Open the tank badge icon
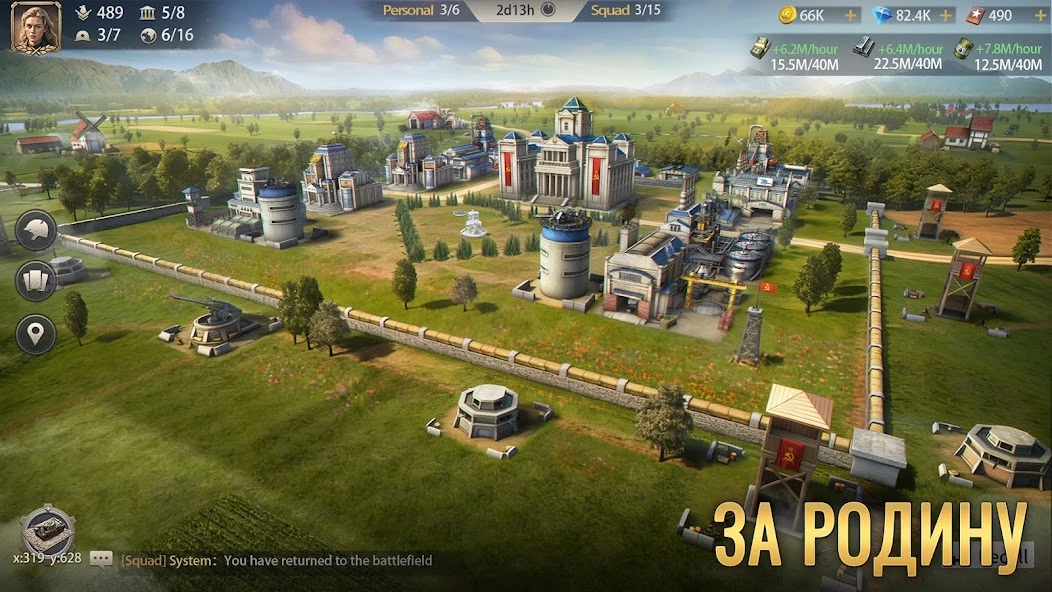 pos(48,529)
